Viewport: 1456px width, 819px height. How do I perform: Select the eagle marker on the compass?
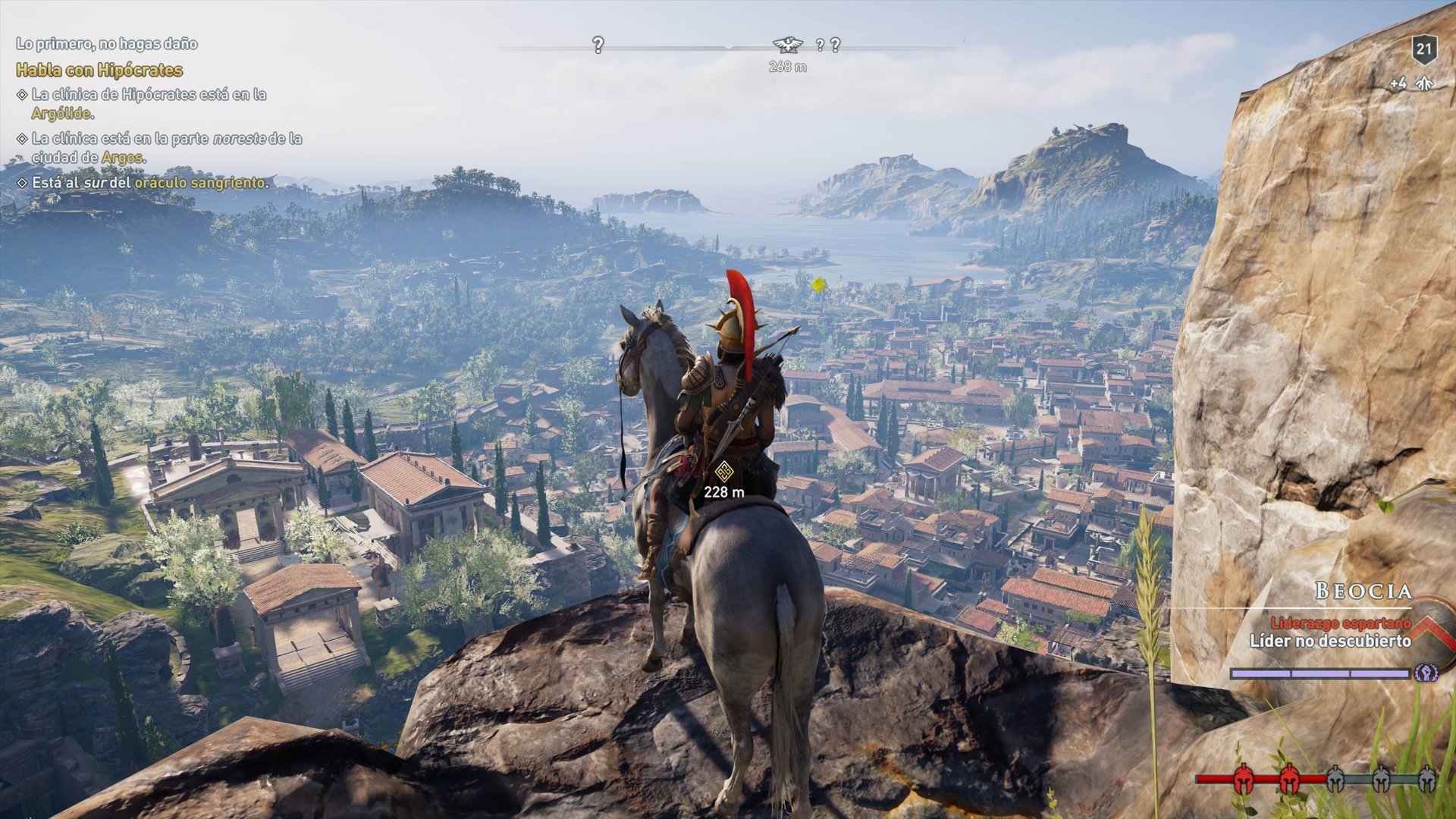tap(789, 43)
